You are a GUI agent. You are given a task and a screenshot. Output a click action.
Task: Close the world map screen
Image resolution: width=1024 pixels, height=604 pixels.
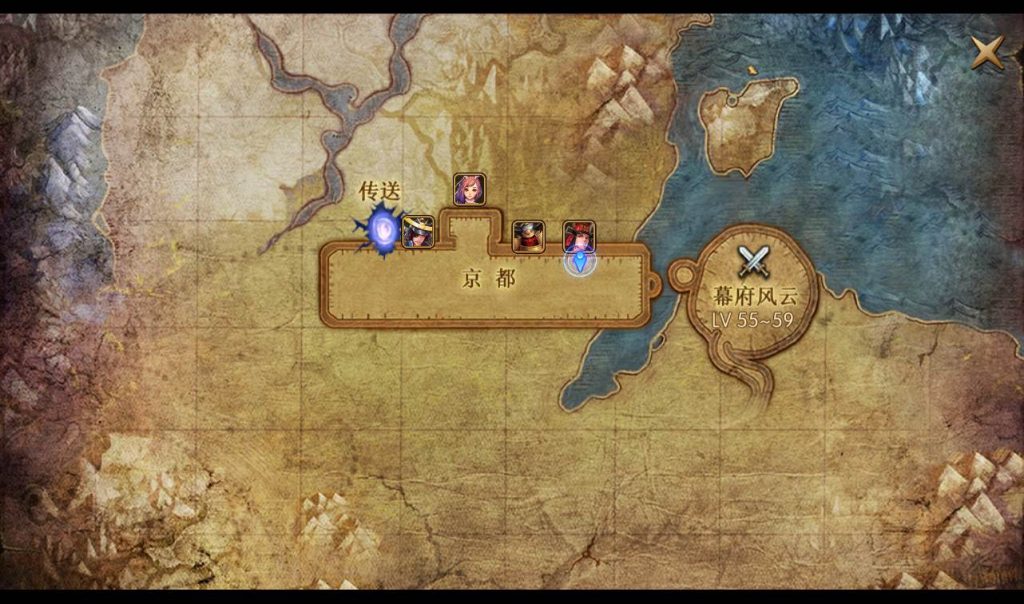pyautogui.click(x=987, y=52)
